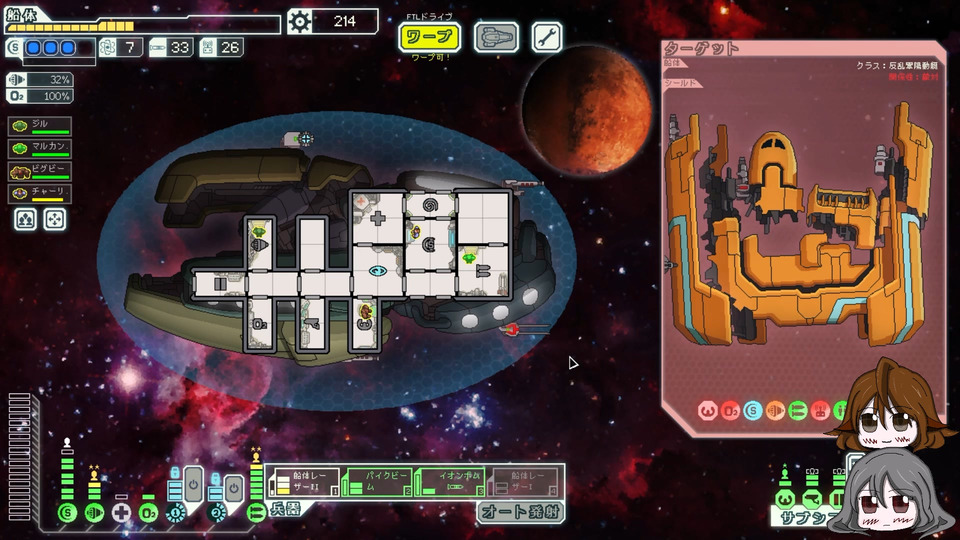Select crew member マルカン
960x540 pixels.
tap(40, 149)
